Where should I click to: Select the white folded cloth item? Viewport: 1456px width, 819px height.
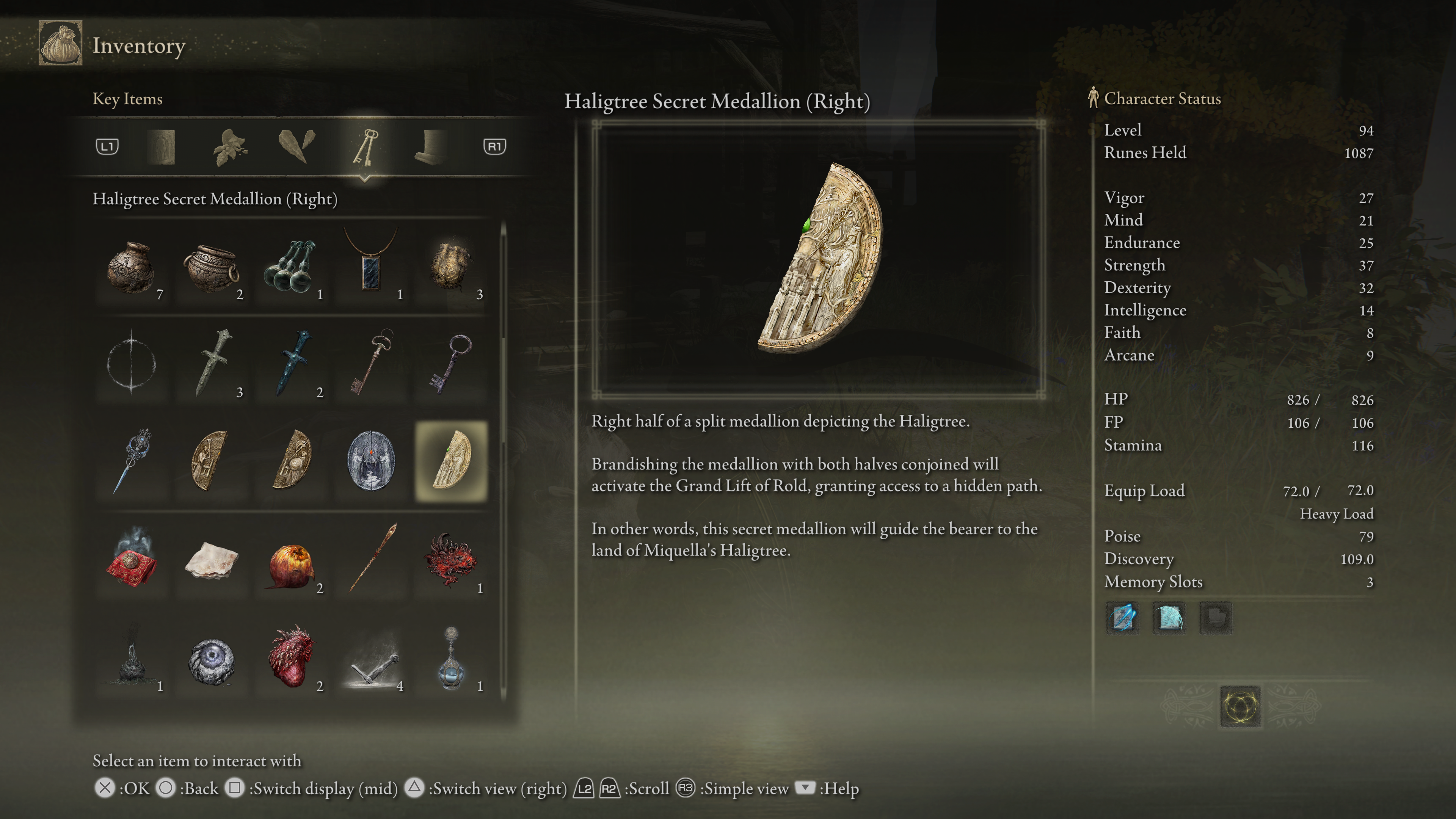212,560
